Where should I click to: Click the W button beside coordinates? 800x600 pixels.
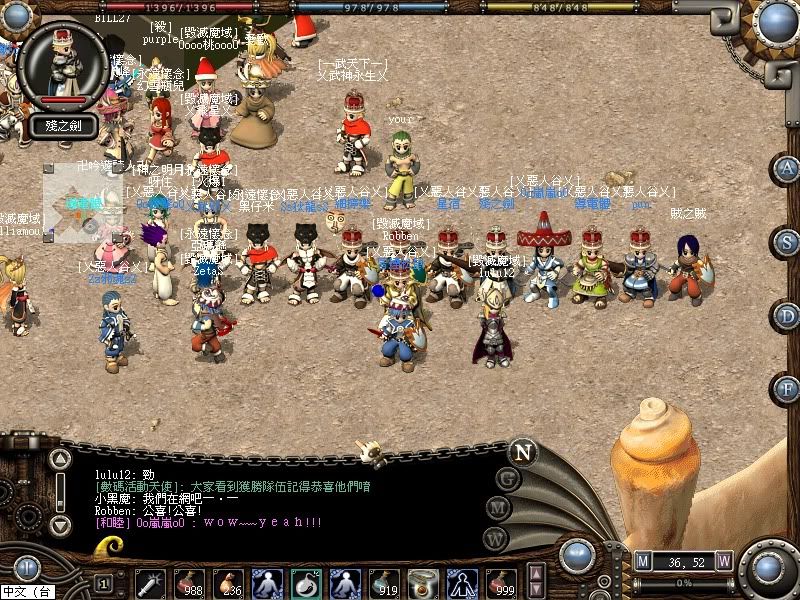click(723, 561)
